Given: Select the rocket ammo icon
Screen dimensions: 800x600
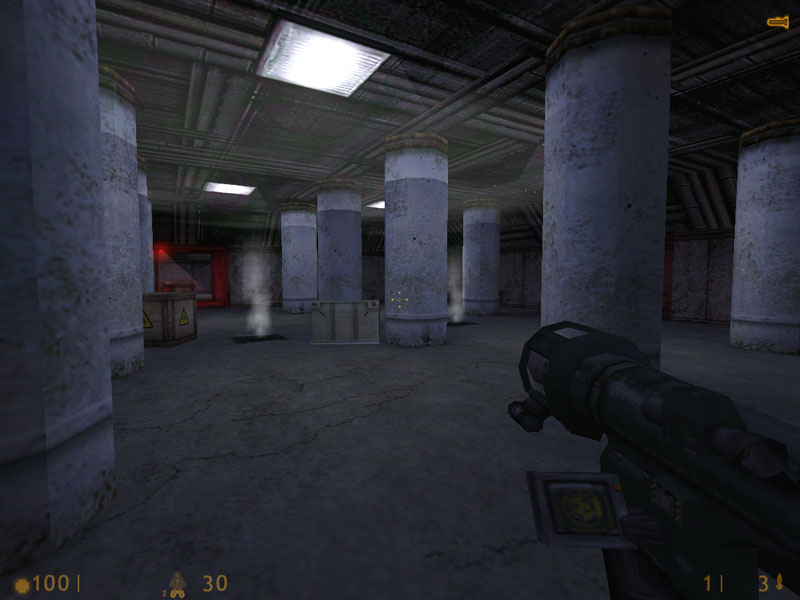Looking at the screenshot, I should point(778,582).
